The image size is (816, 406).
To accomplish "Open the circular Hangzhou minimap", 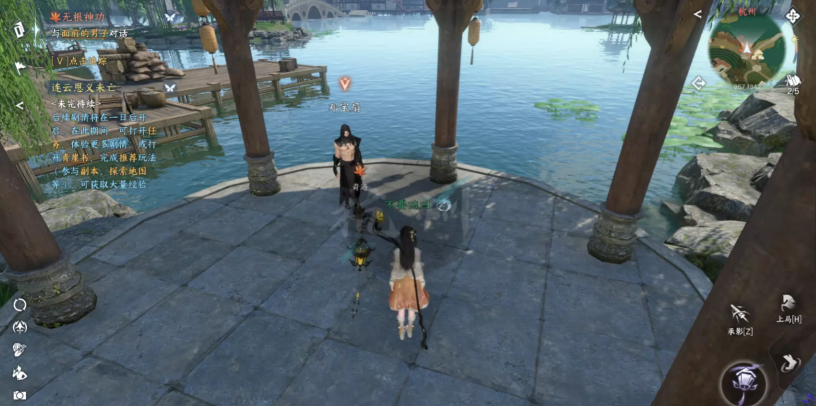I will pyautogui.click(x=750, y=50).
